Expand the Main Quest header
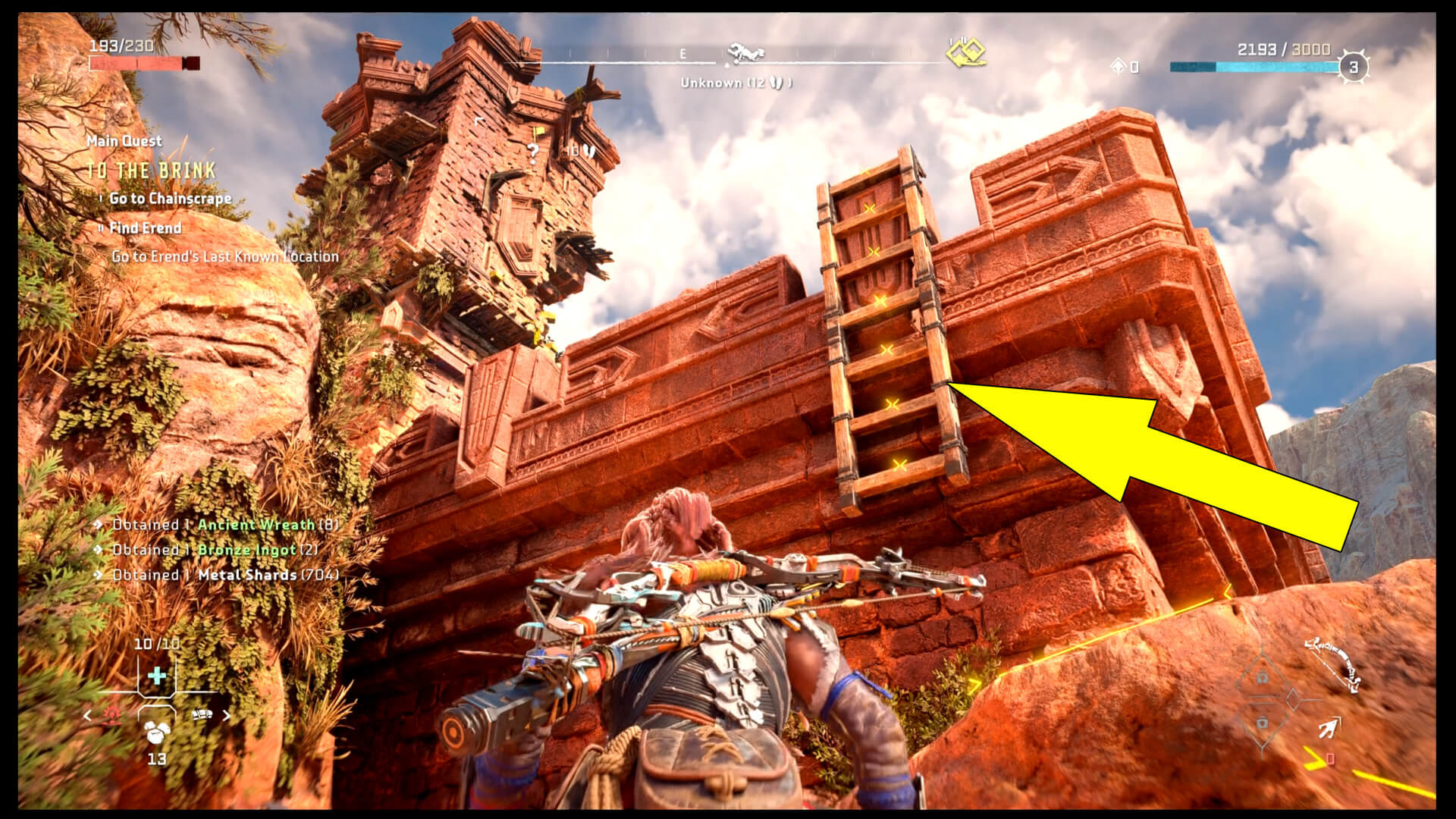1456x819 pixels. (x=124, y=141)
